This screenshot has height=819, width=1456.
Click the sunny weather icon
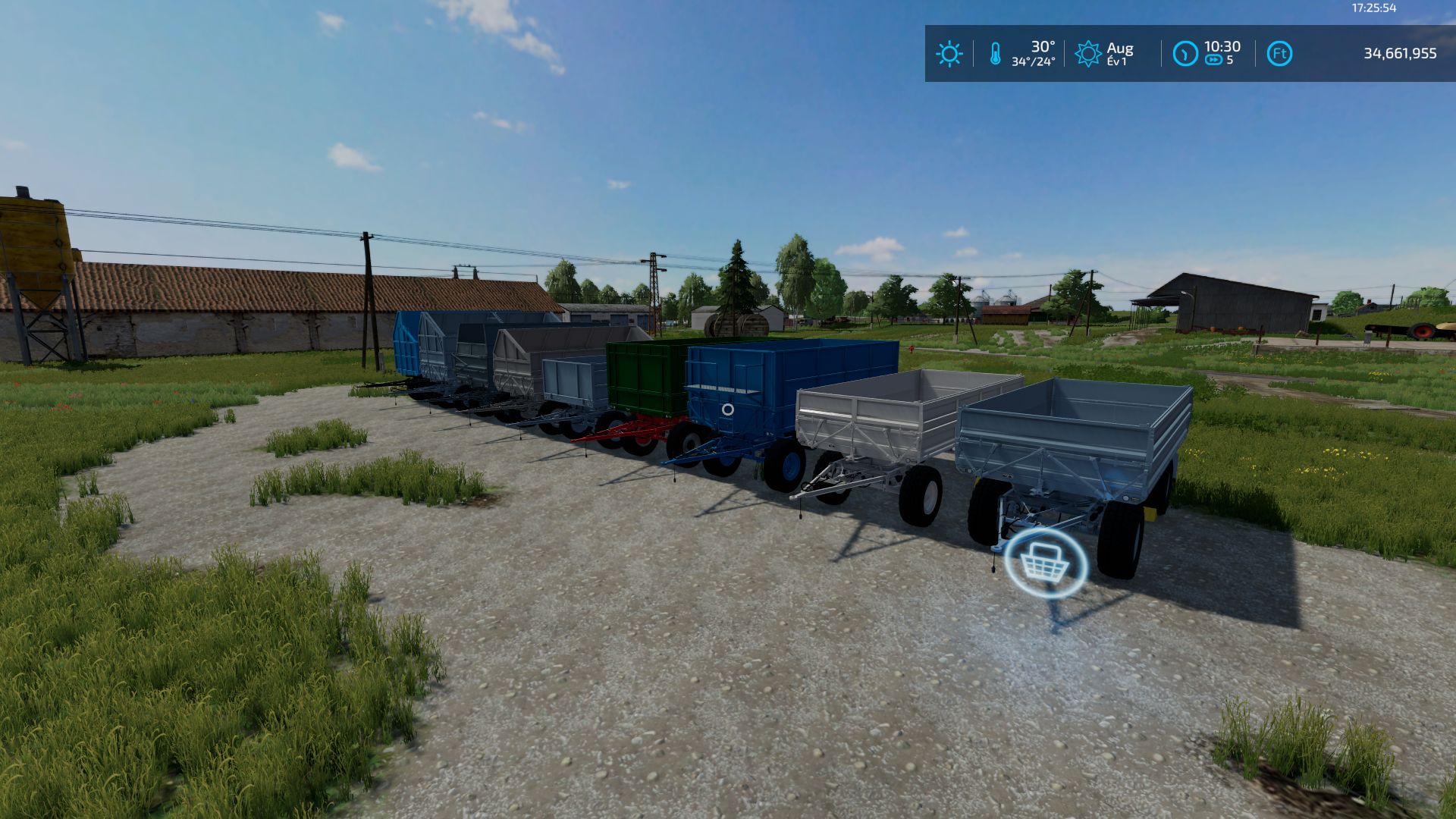pos(949,54)
